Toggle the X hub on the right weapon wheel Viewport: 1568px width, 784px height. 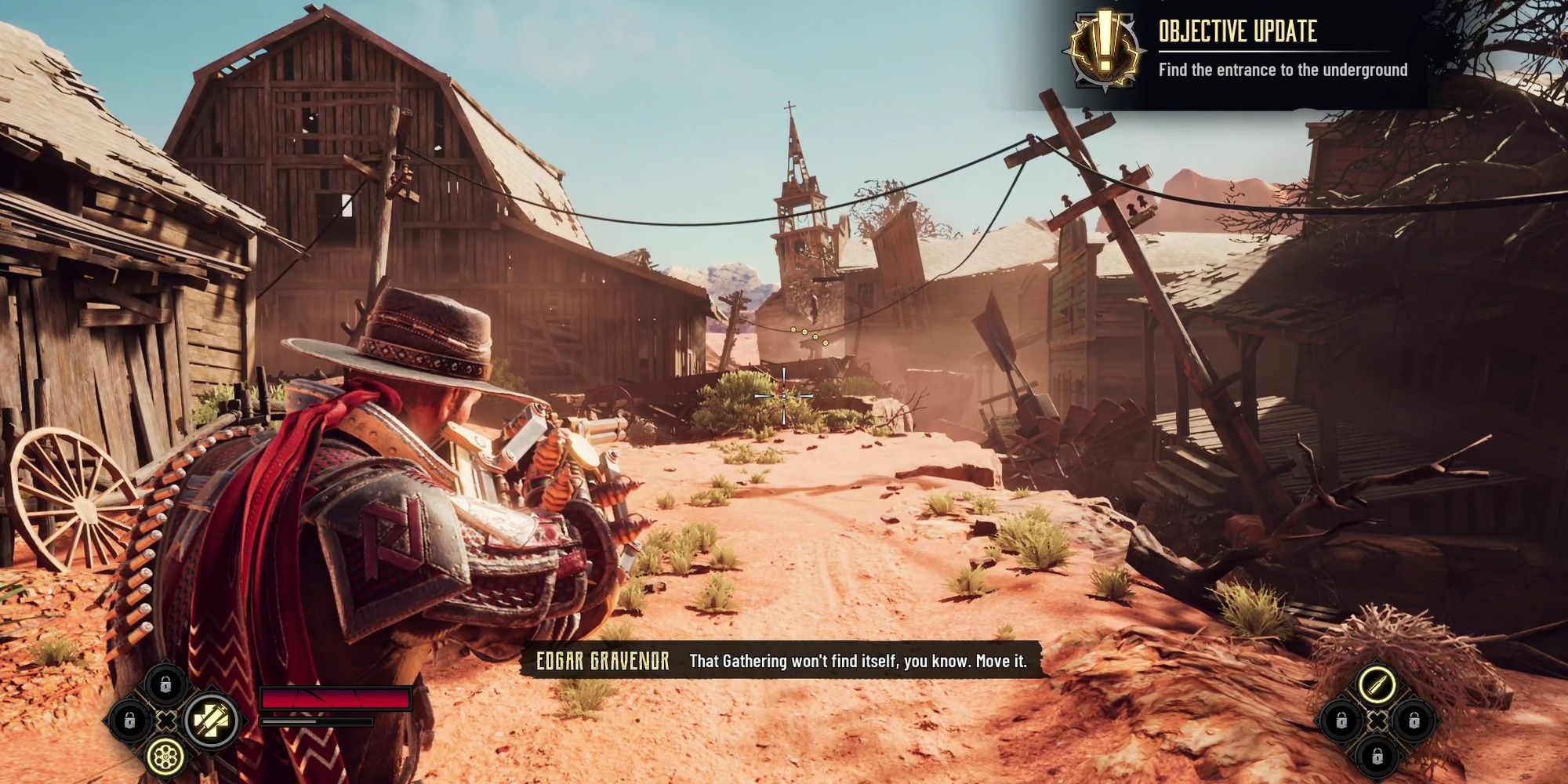[x=1377, y=720]
